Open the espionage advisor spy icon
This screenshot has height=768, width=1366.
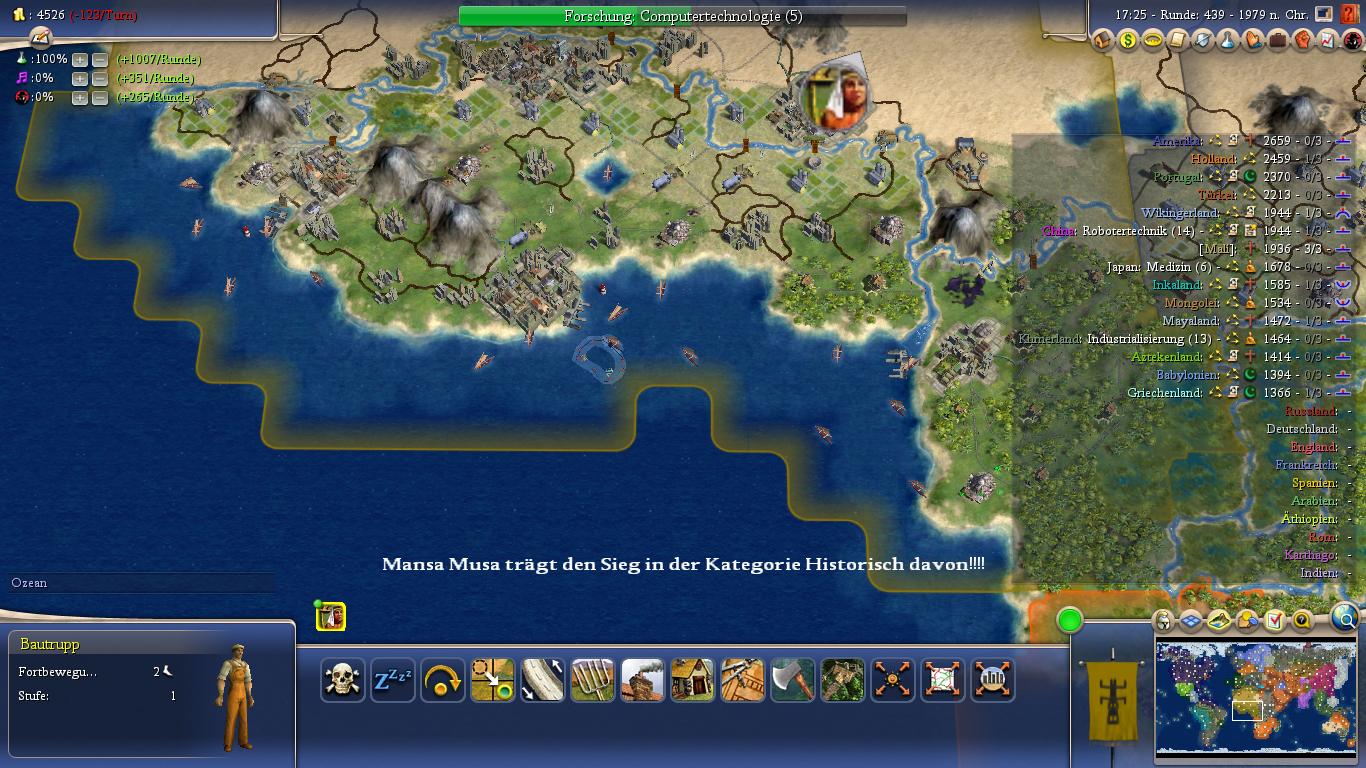[x=1352, y=41]
